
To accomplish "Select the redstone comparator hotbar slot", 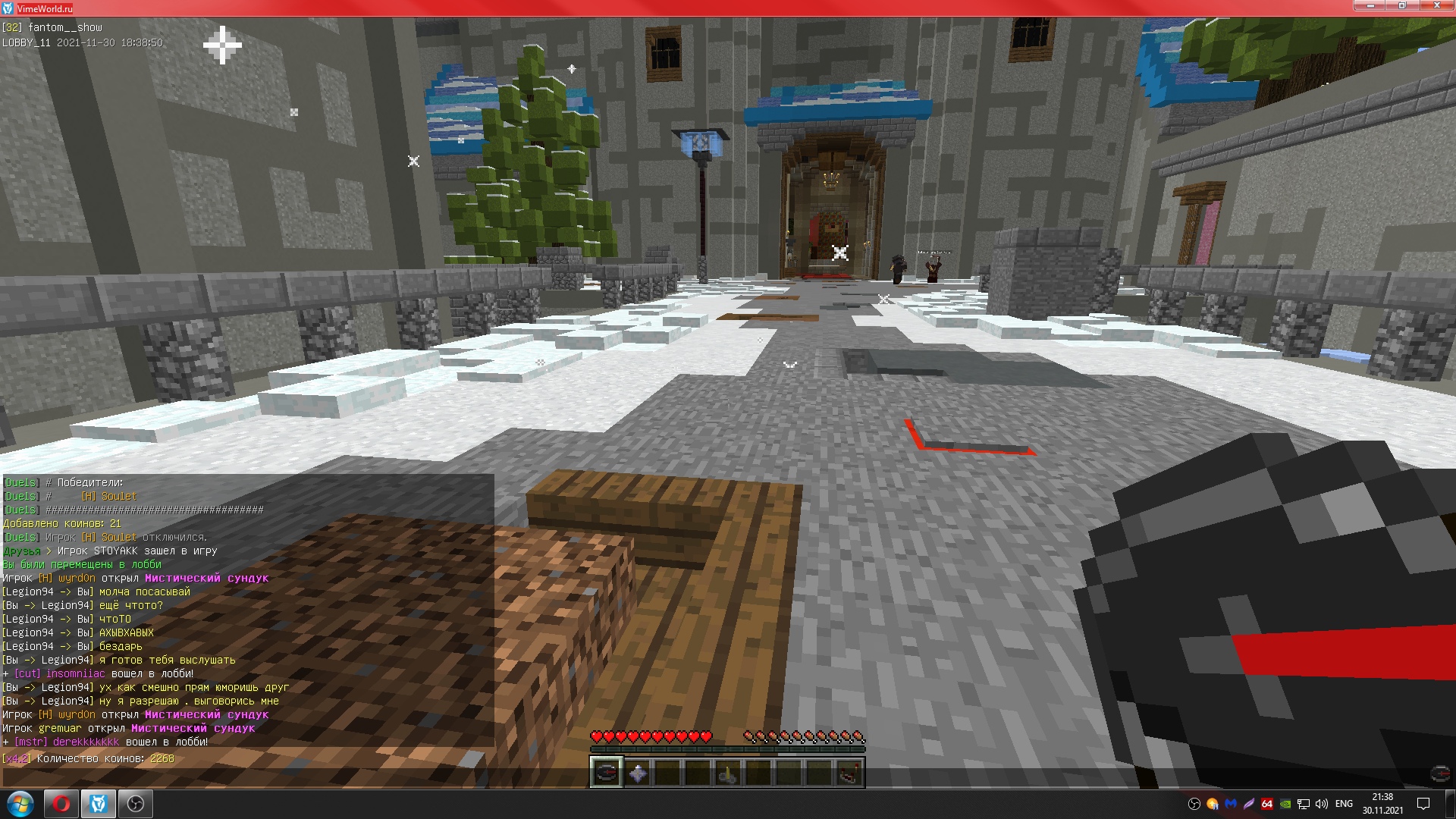I will [x=849, y=773].
